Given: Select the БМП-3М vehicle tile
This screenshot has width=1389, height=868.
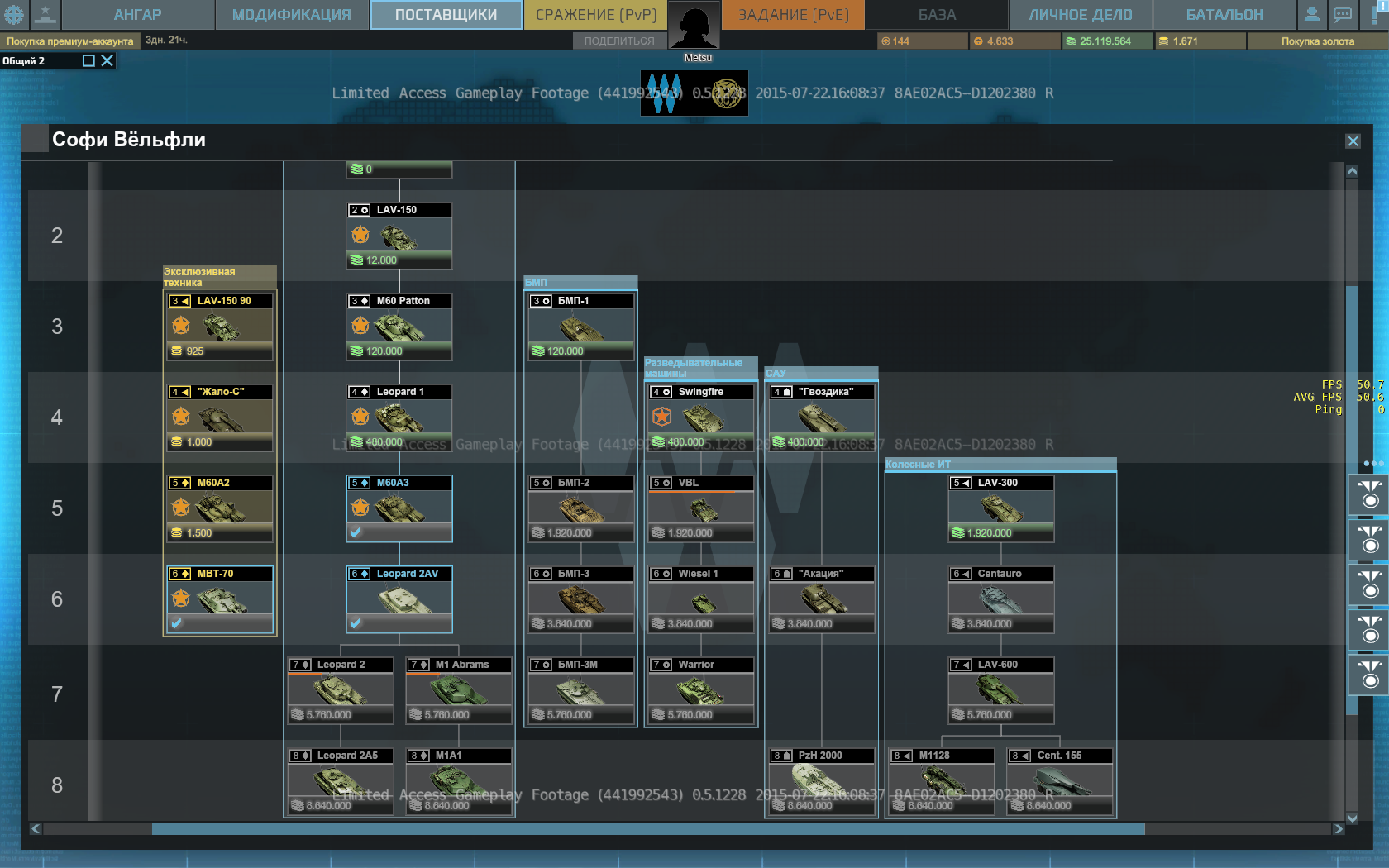Looking at the screenshot, I should point(580,690).
